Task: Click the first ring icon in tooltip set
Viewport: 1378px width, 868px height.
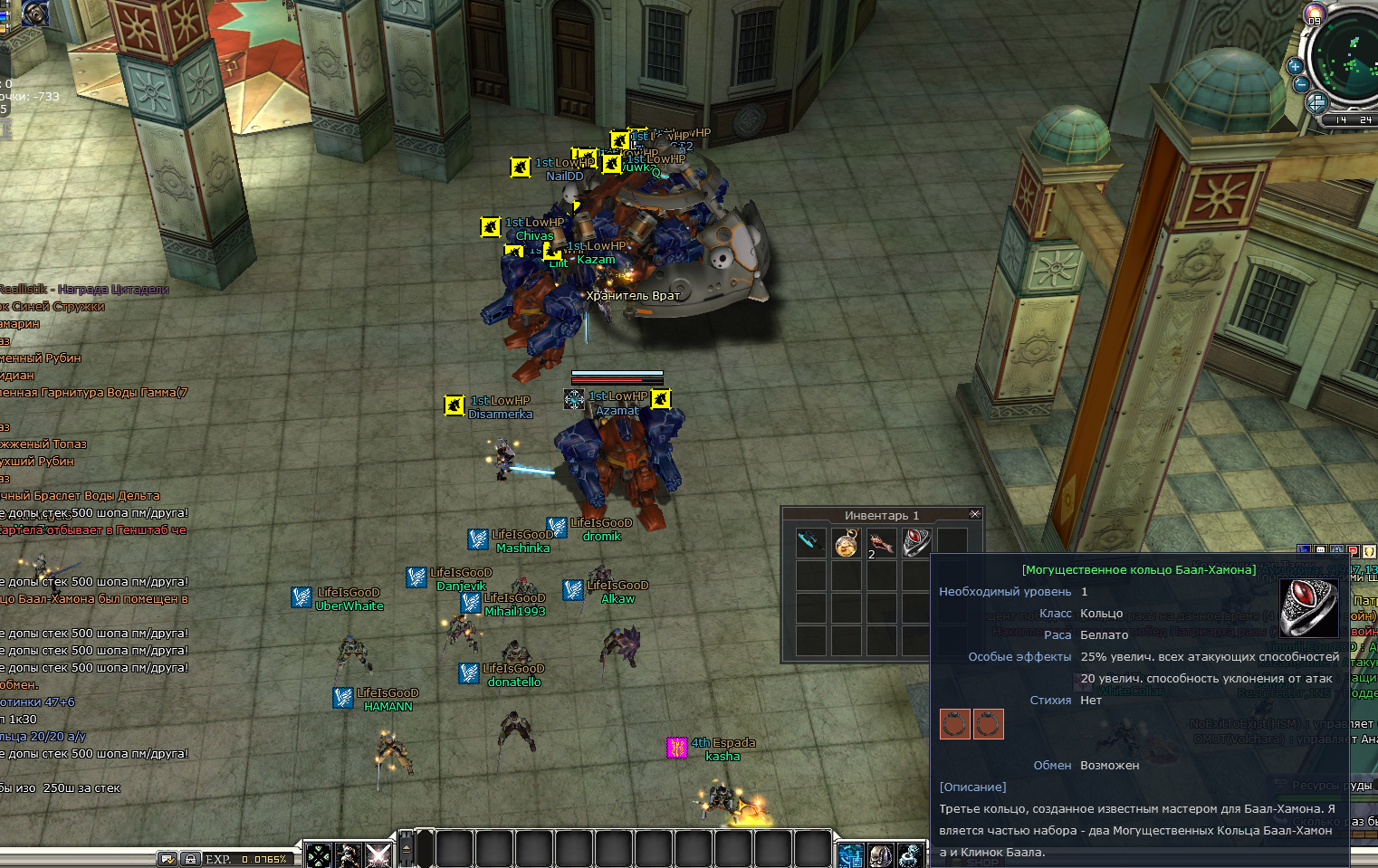Action: tap(955, 724)
